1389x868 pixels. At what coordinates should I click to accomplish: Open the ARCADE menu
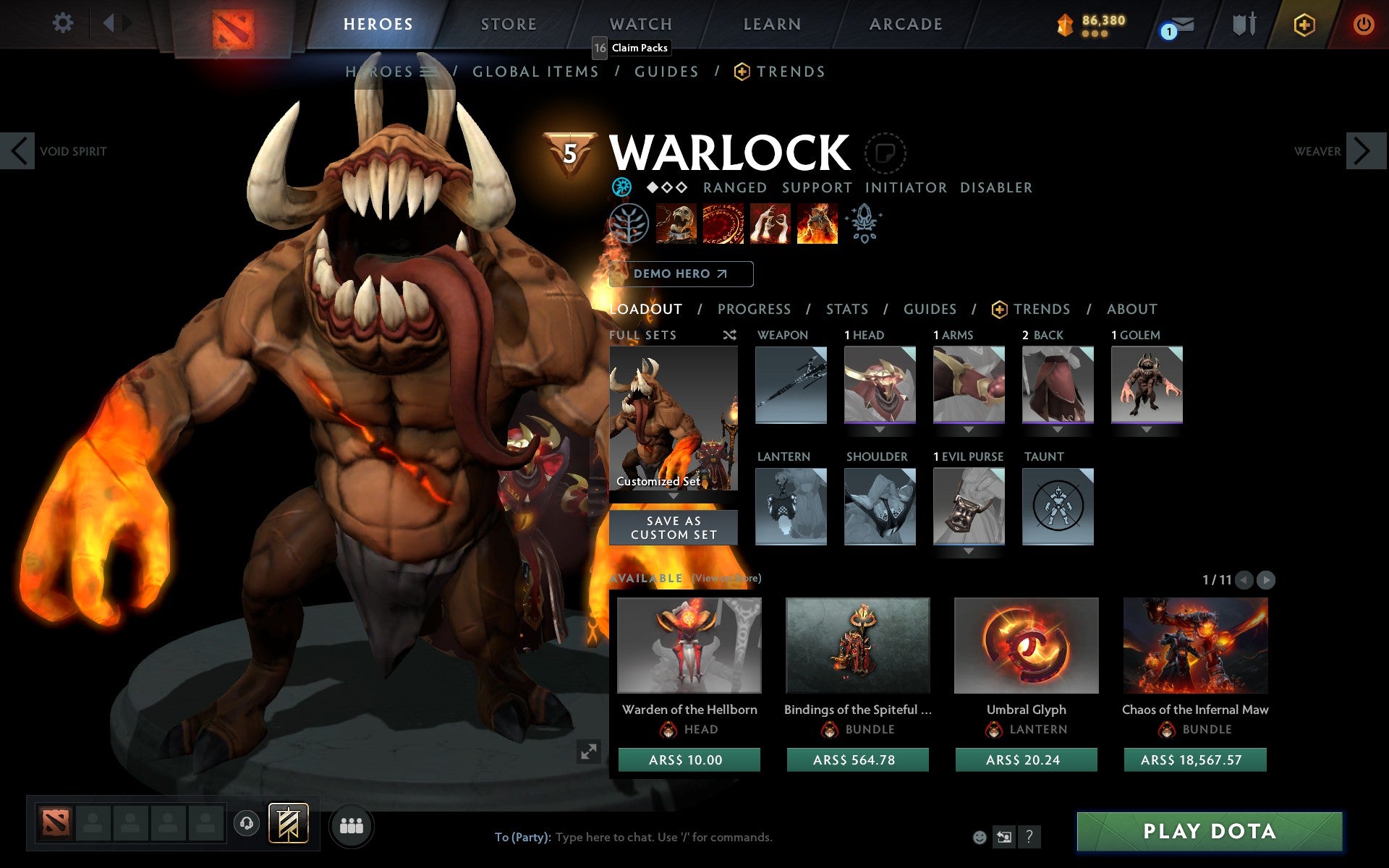tap(904, 23)
